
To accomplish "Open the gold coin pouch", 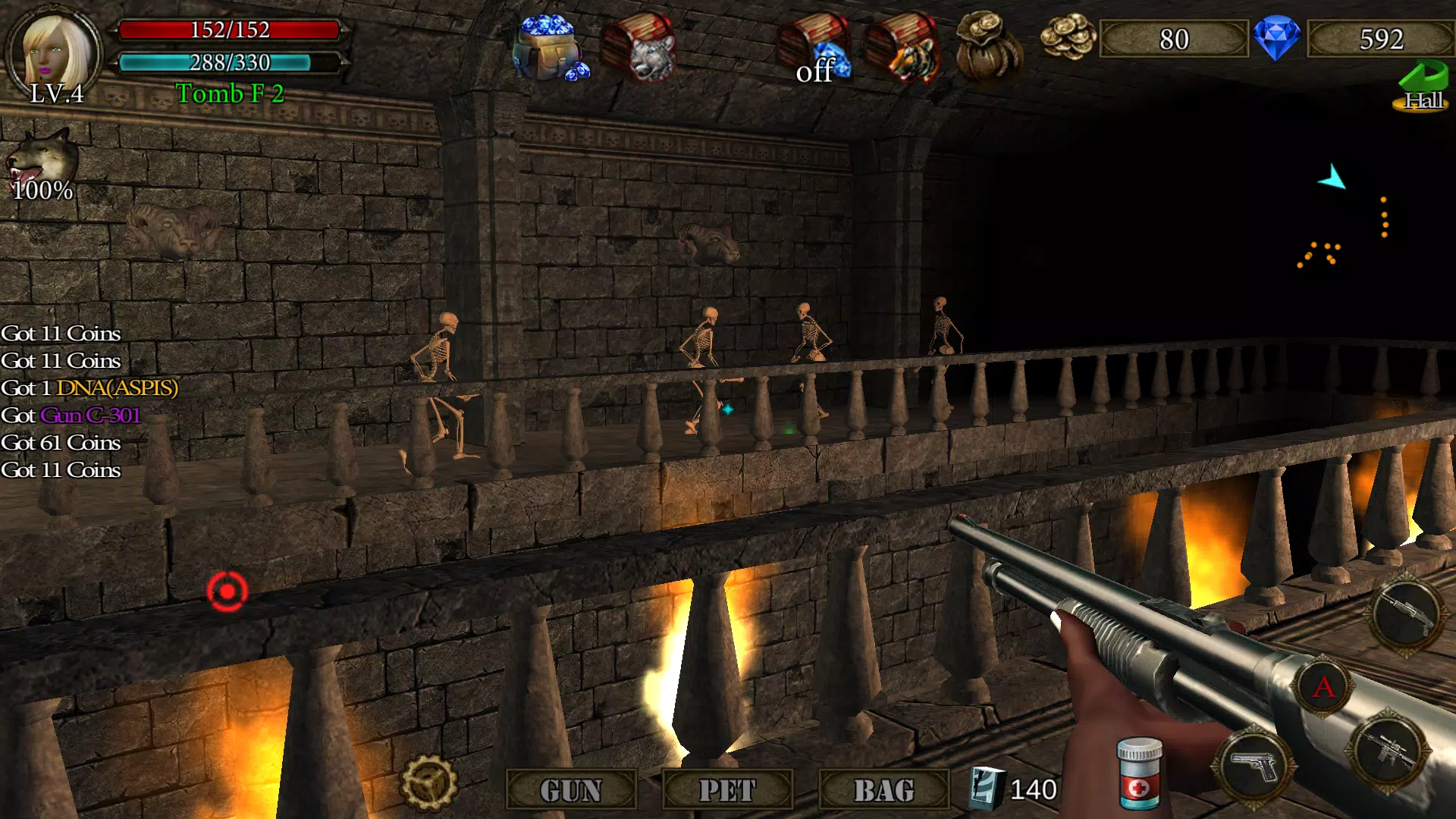I will (x=988, y=45).
